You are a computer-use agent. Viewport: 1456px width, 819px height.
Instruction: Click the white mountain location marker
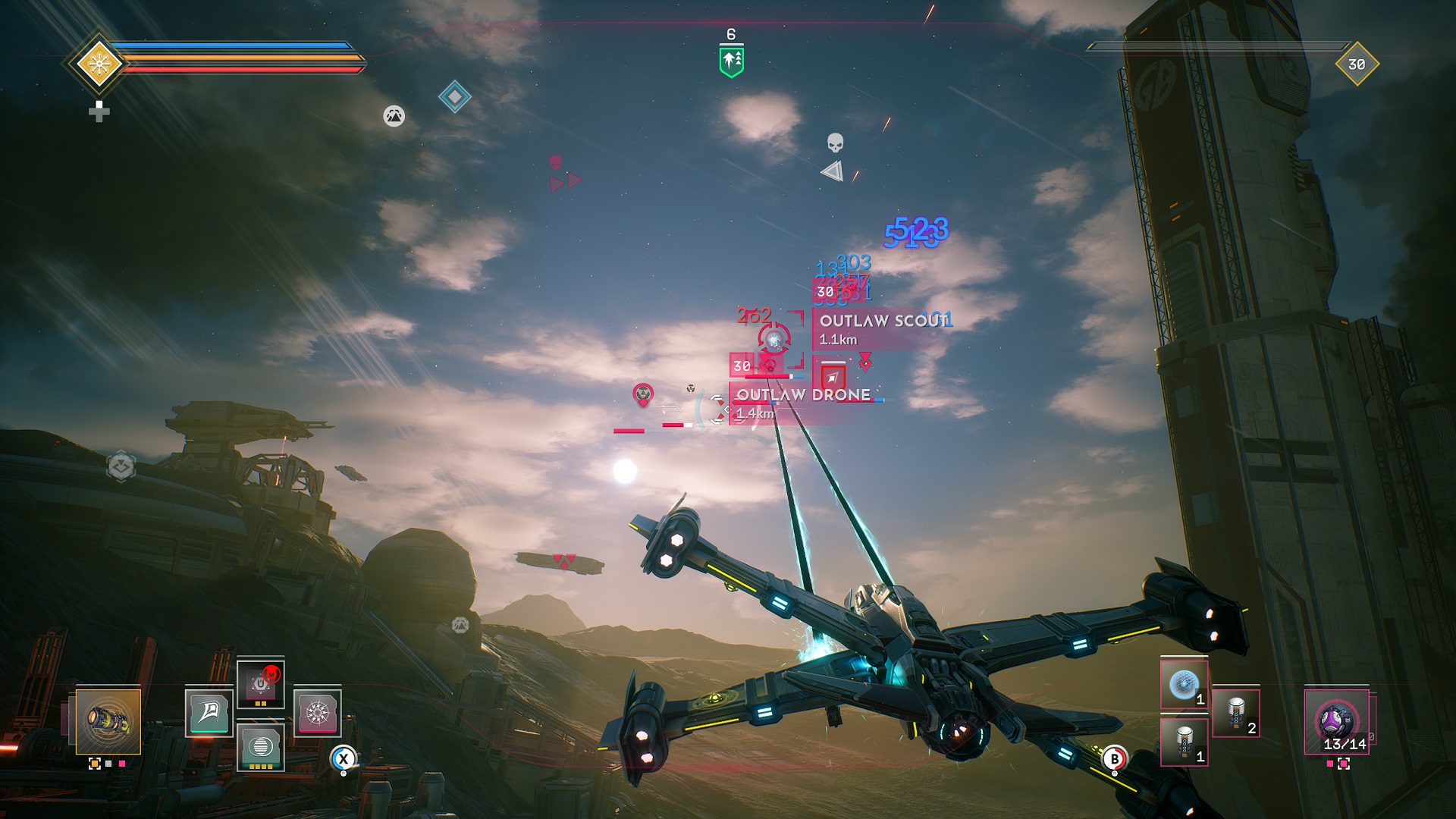[x=394, y=116]
